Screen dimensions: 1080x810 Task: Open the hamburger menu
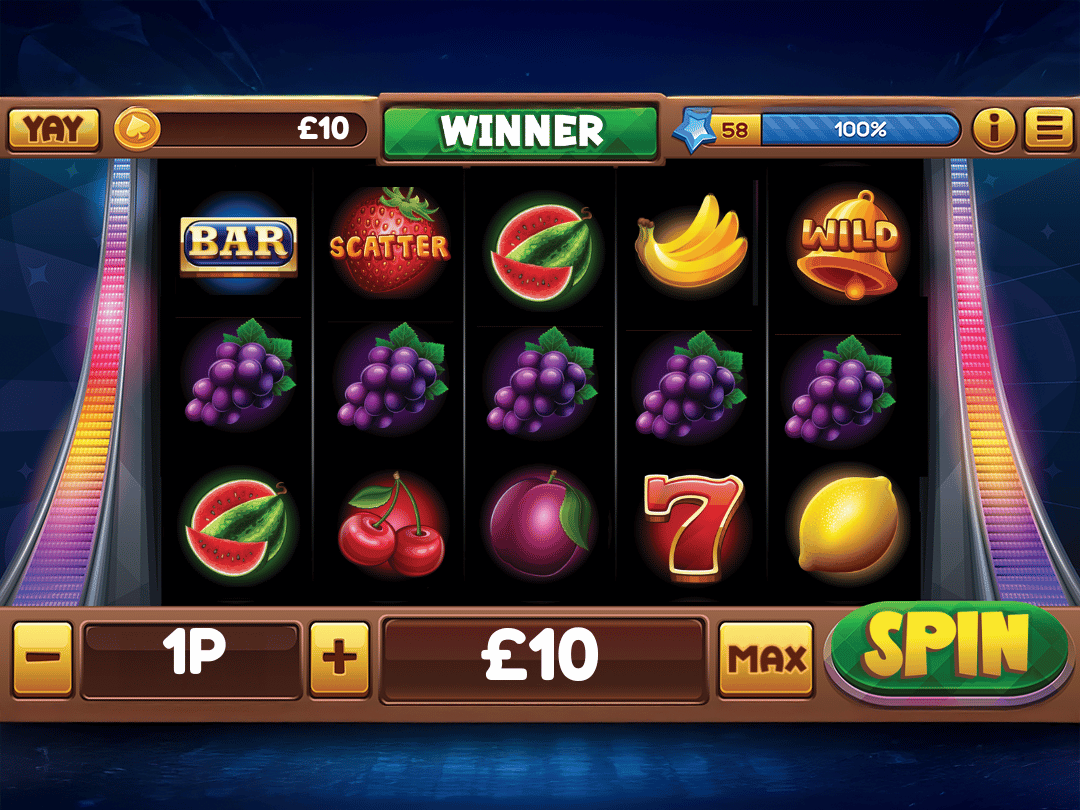(x=1049, y=129)
